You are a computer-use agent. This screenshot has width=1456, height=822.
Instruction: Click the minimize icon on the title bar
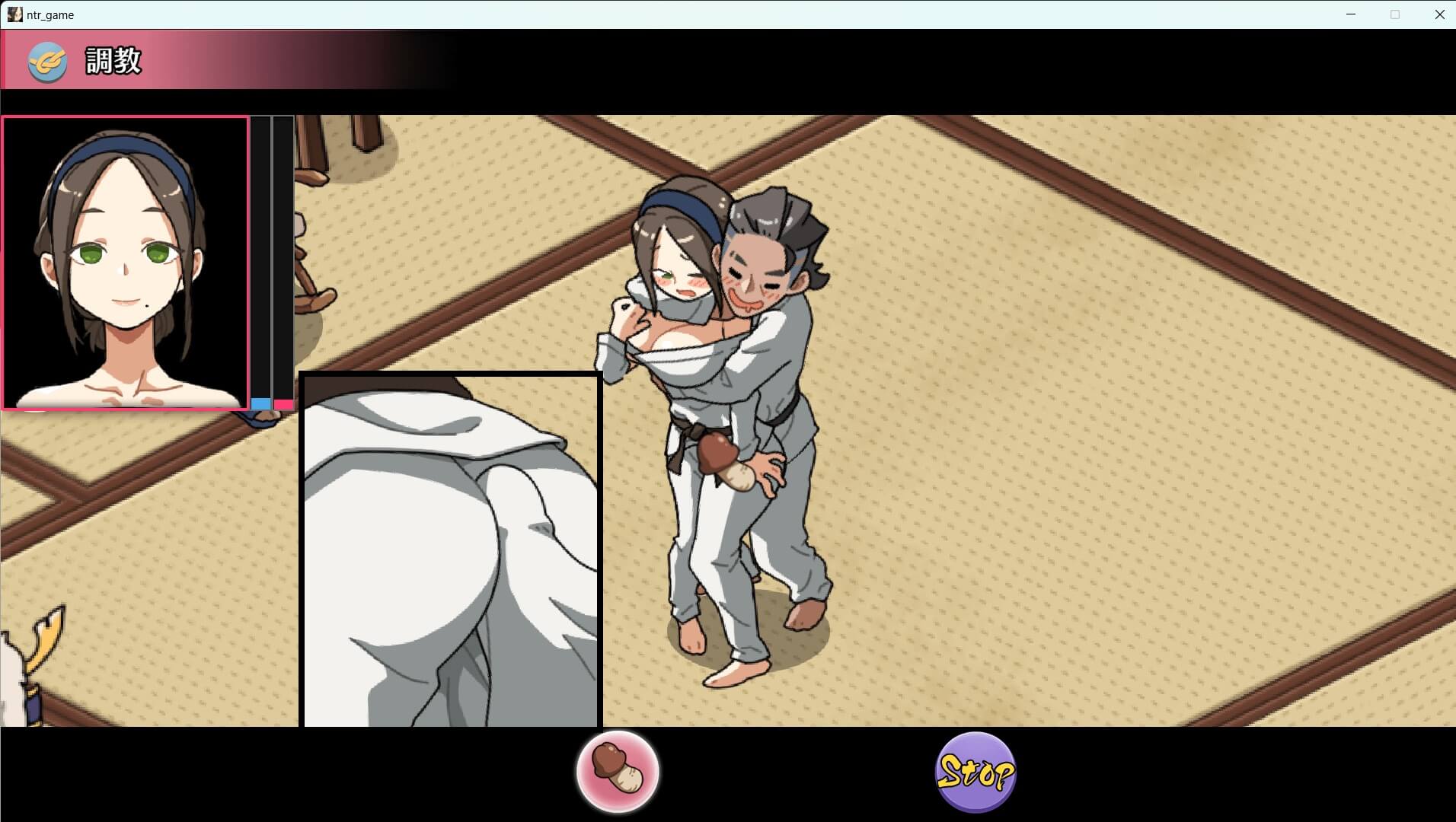(1352, 14)
